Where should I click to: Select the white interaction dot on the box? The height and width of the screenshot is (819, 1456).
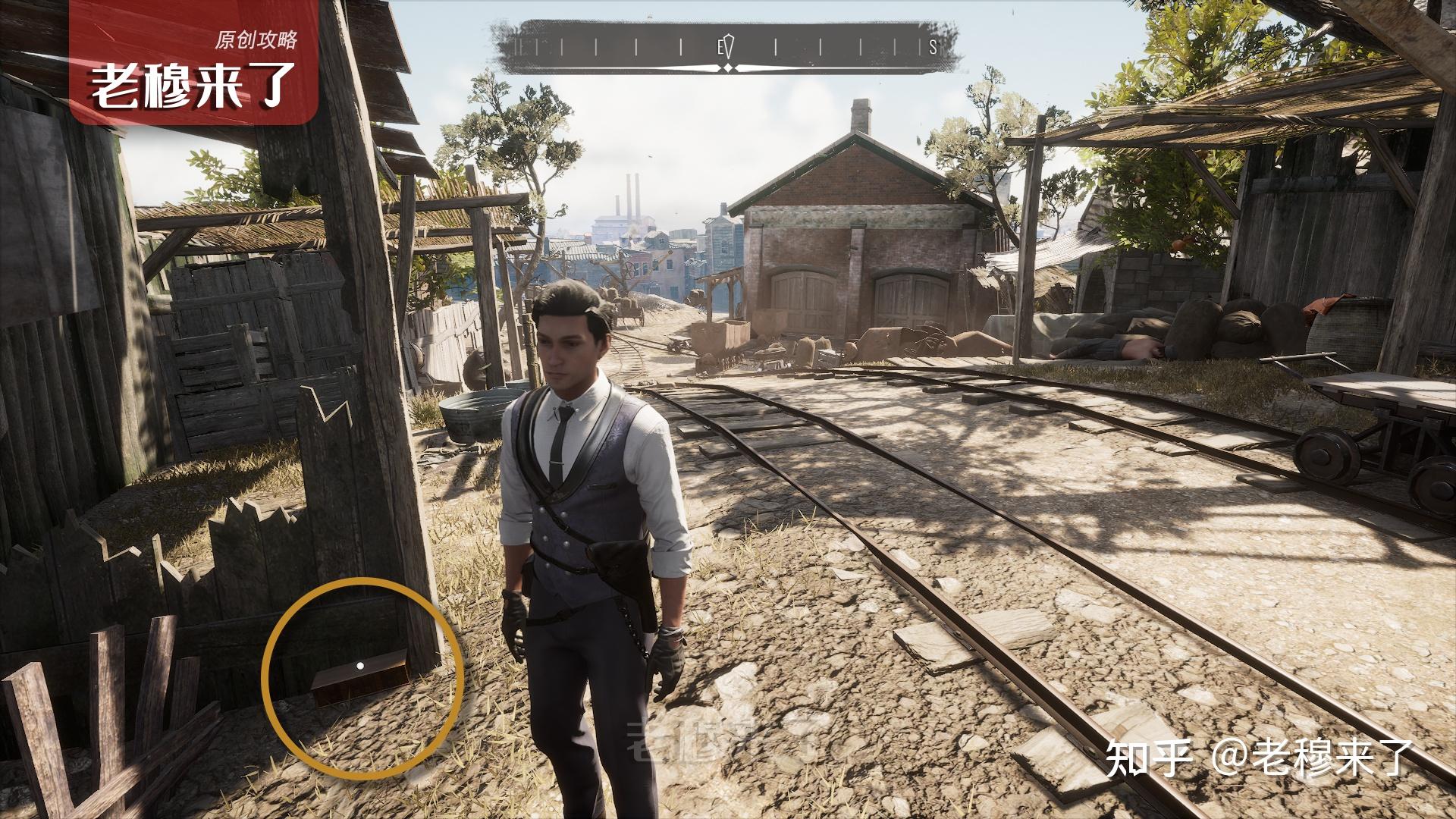[360, 666]
